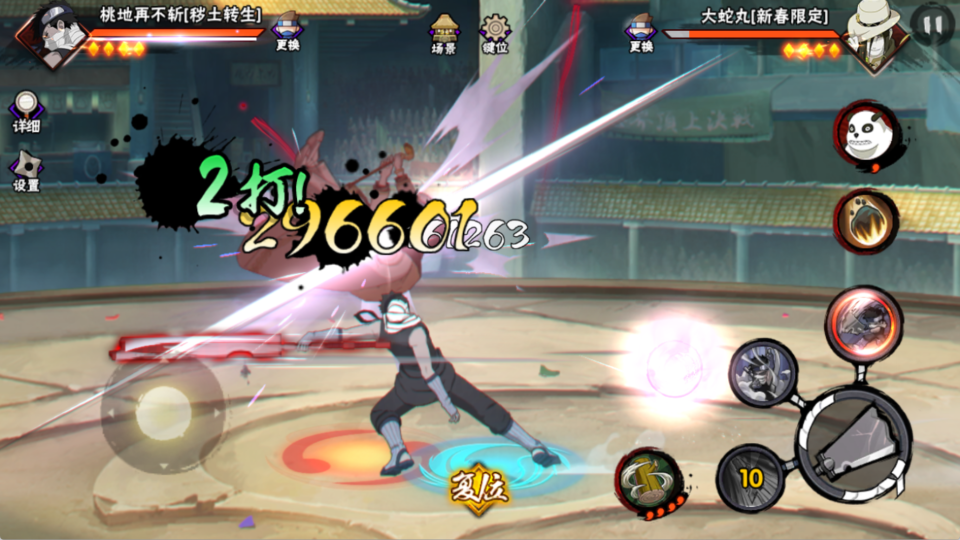Image resolution: width=960 pixels, height=540 pixels.
Task: Open the 设置 settings menu
Action: (26, 170)
